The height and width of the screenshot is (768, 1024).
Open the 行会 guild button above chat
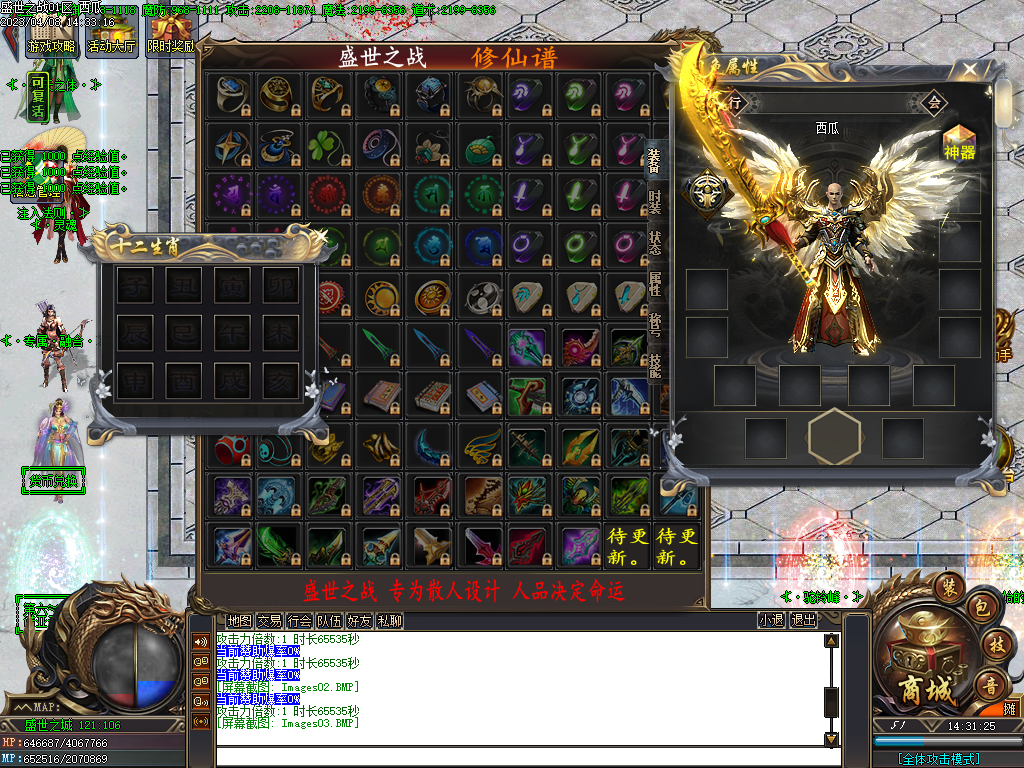point(299,621)
